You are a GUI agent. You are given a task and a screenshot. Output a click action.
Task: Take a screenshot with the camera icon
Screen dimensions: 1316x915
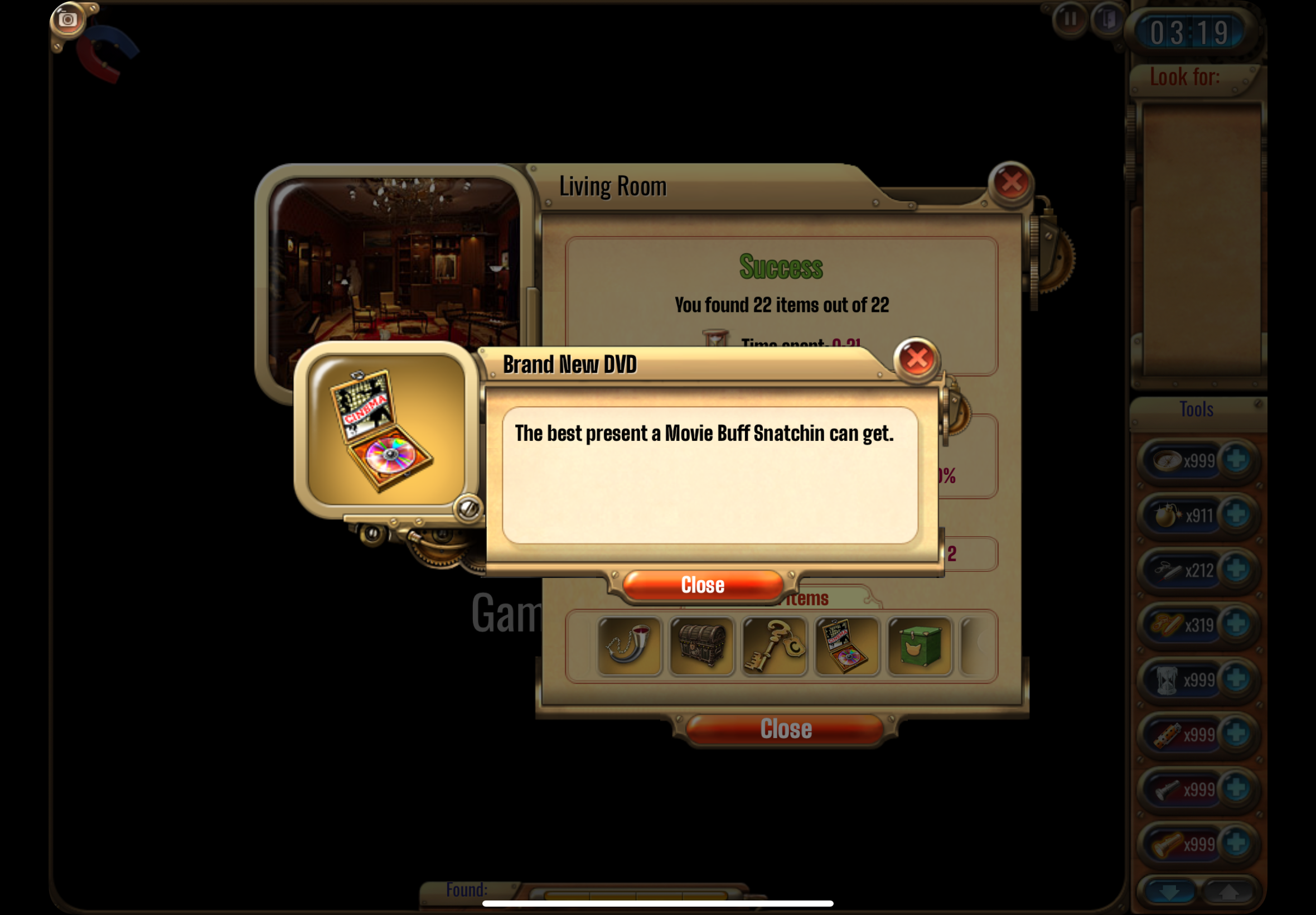pyautogui.click(x=67, y=20)
